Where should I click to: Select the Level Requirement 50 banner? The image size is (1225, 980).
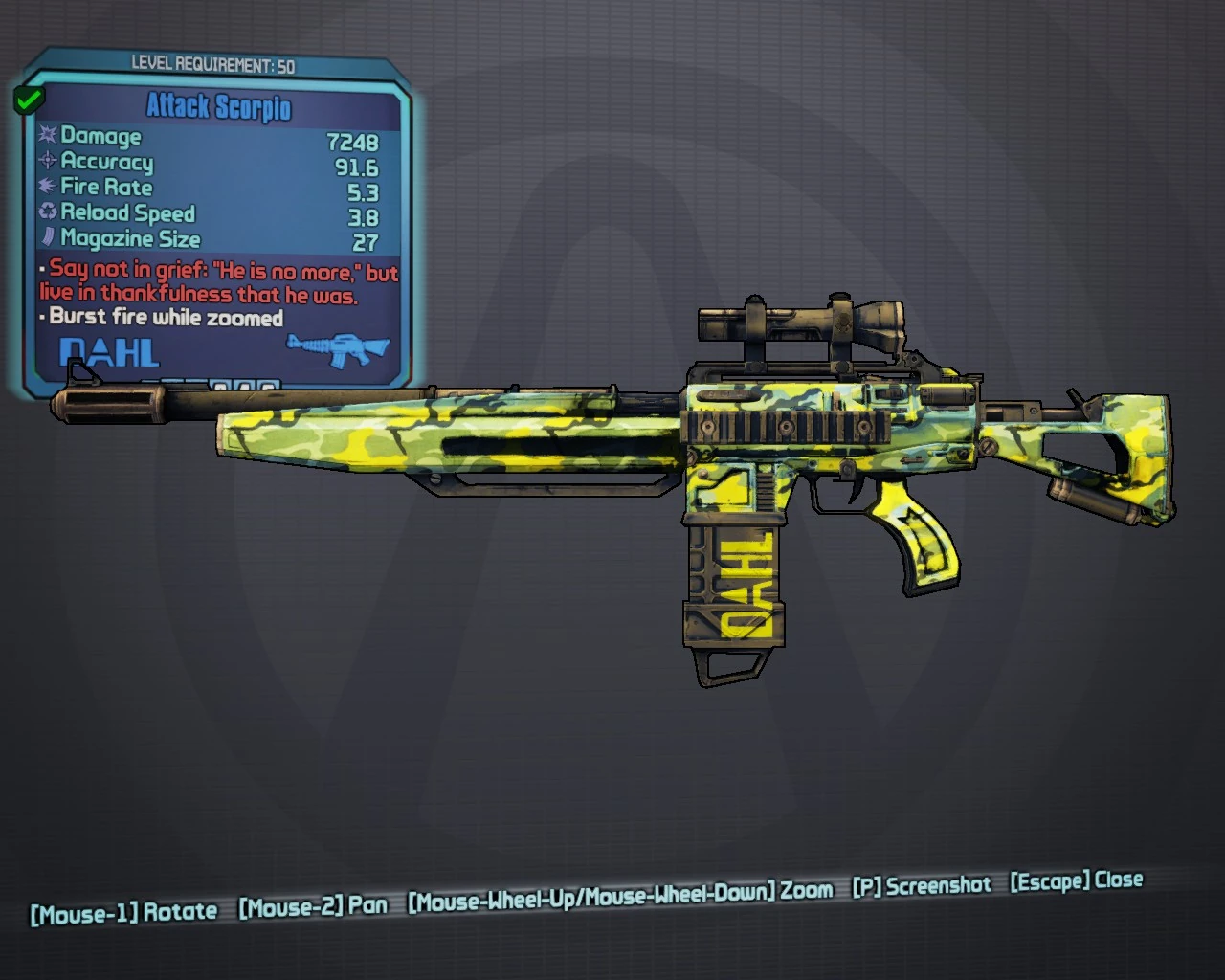pyautogui.click(x=214, y=66)
